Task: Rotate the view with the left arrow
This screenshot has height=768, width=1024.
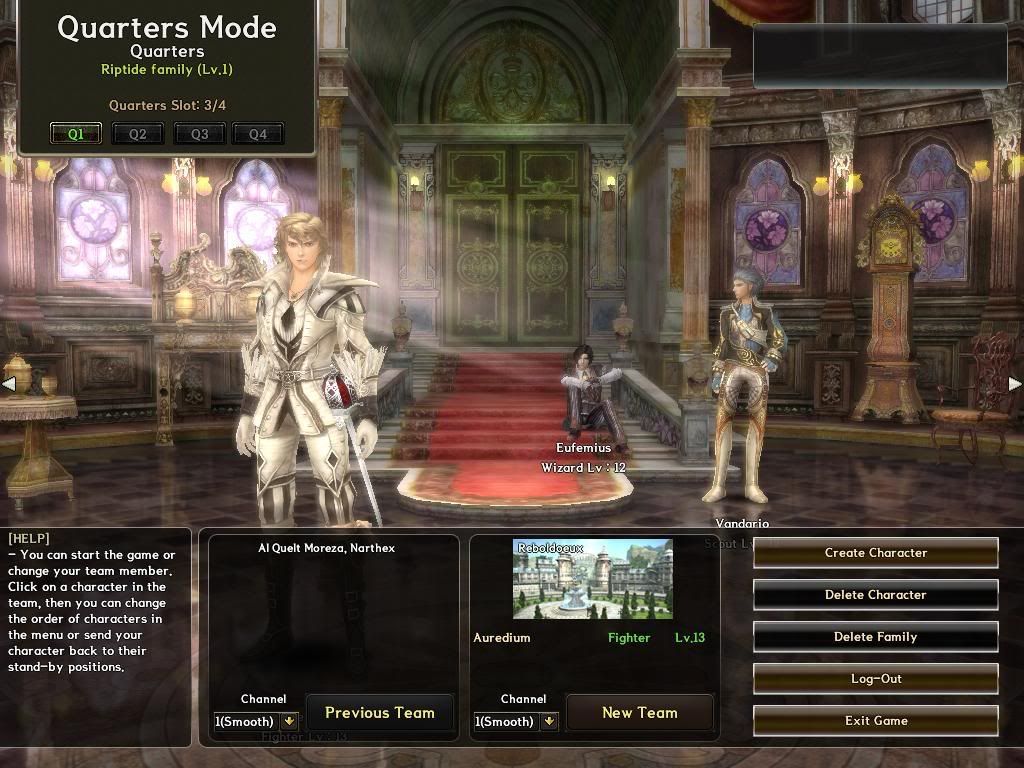Action: pyautogui.click(x=8, y=383)
